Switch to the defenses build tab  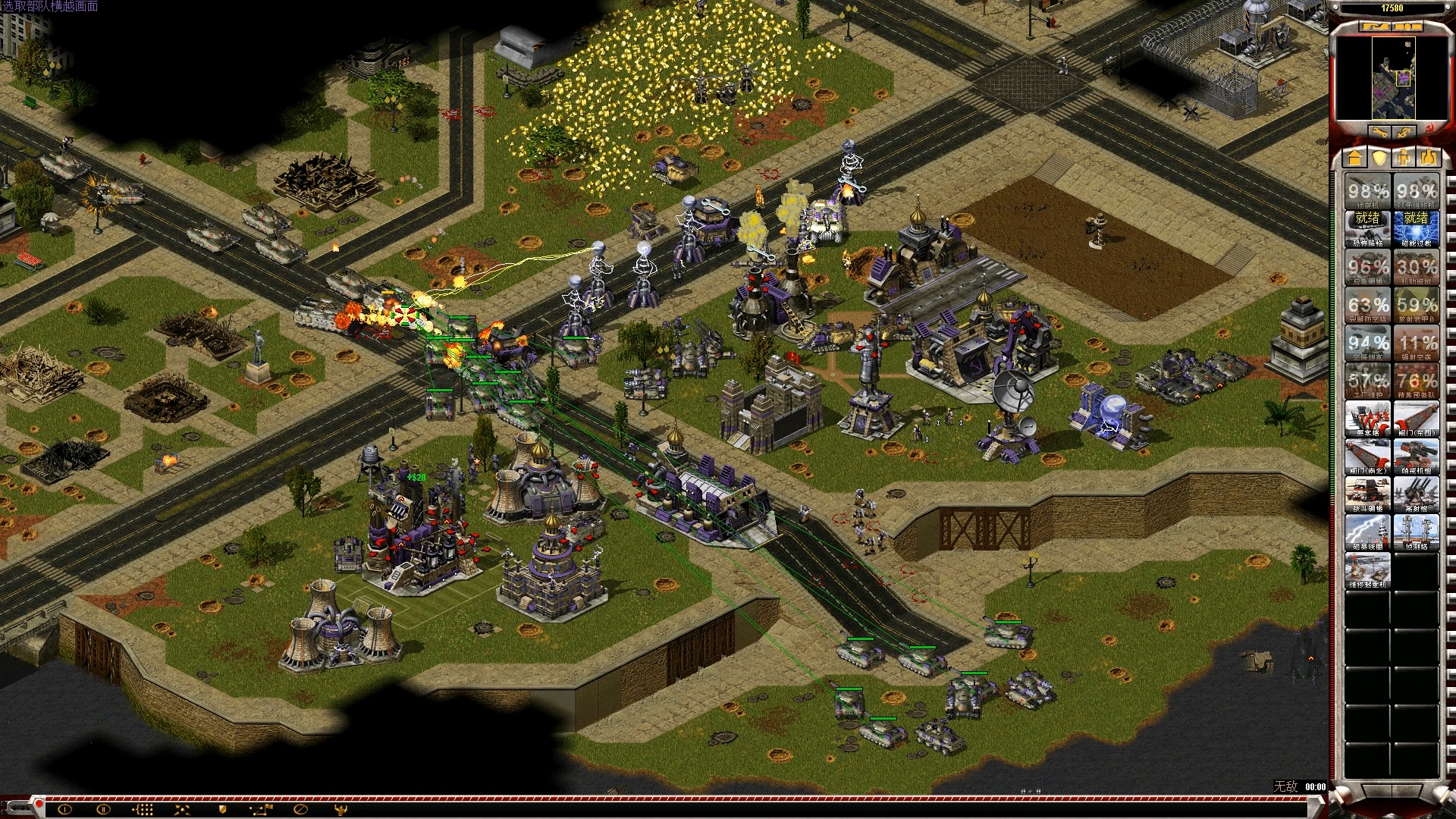pyautogui.click(x=1379, y=157)
